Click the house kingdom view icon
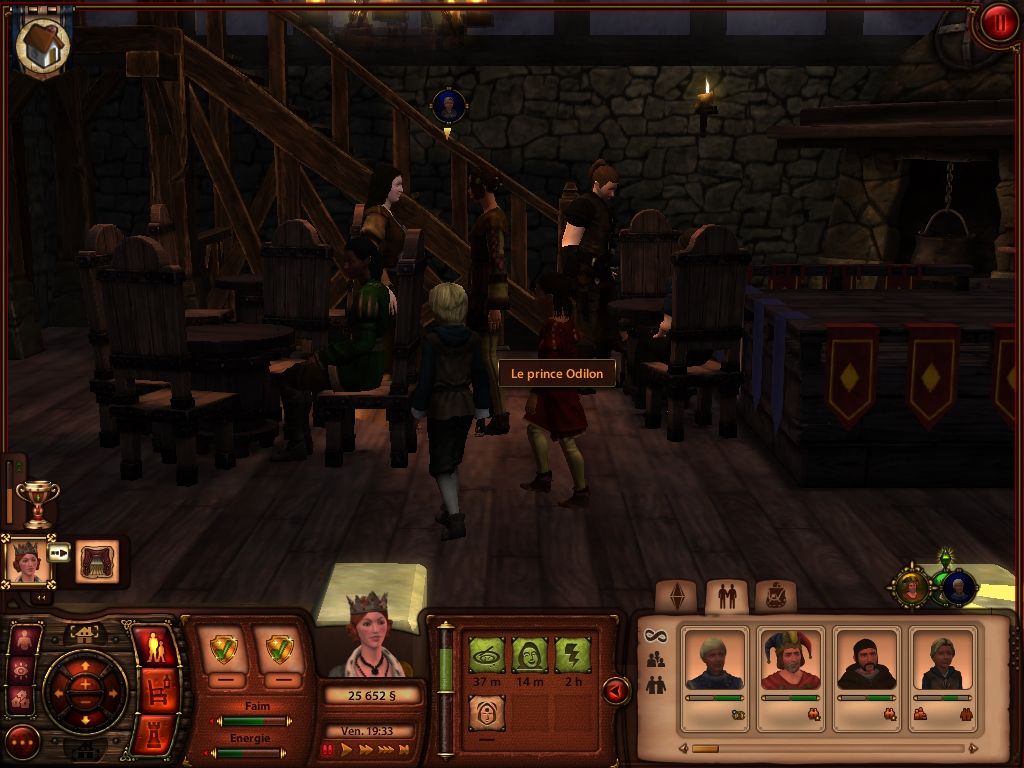 click(42, 44)
